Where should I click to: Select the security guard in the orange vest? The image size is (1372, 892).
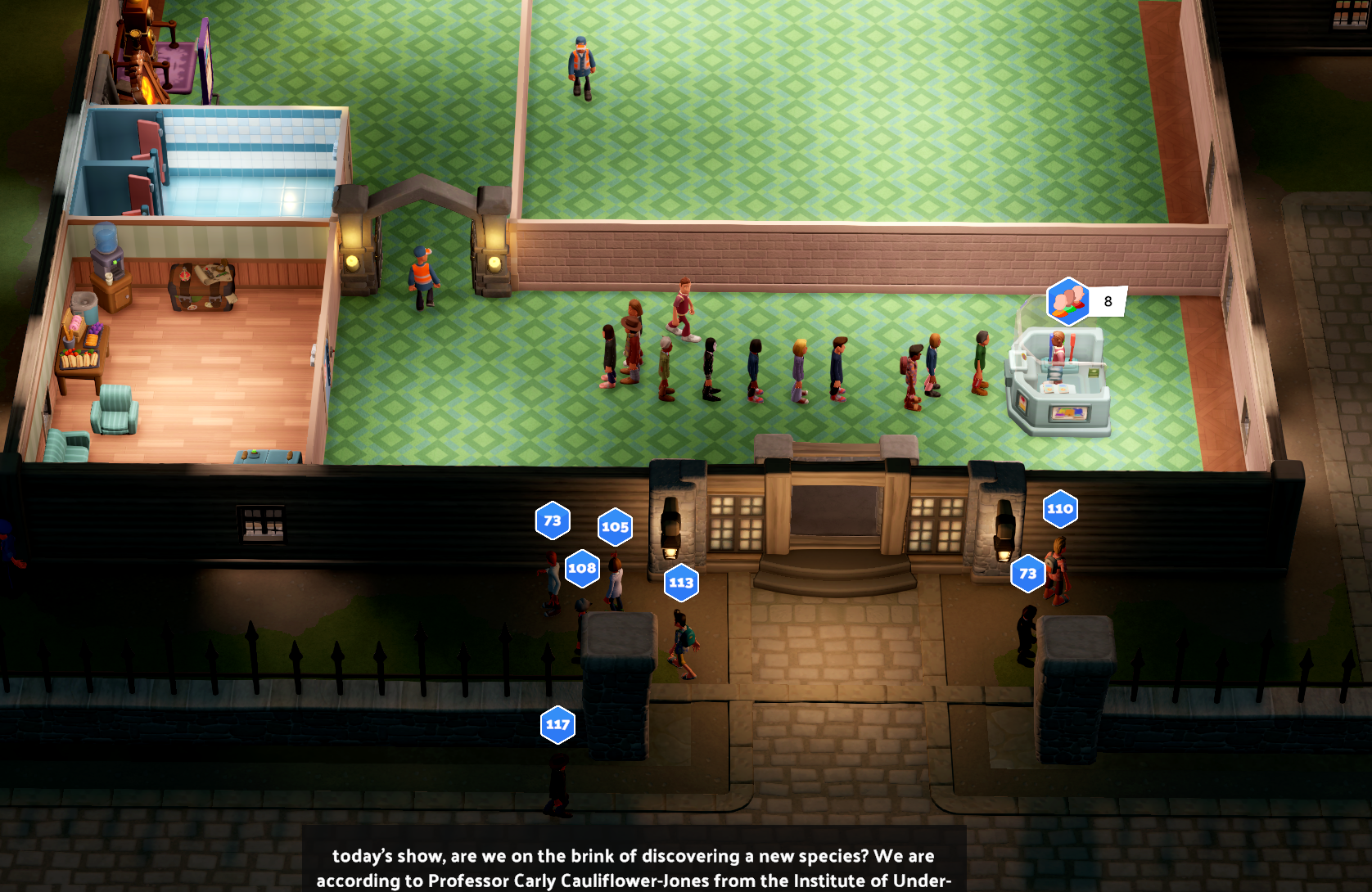pos(583,61)
